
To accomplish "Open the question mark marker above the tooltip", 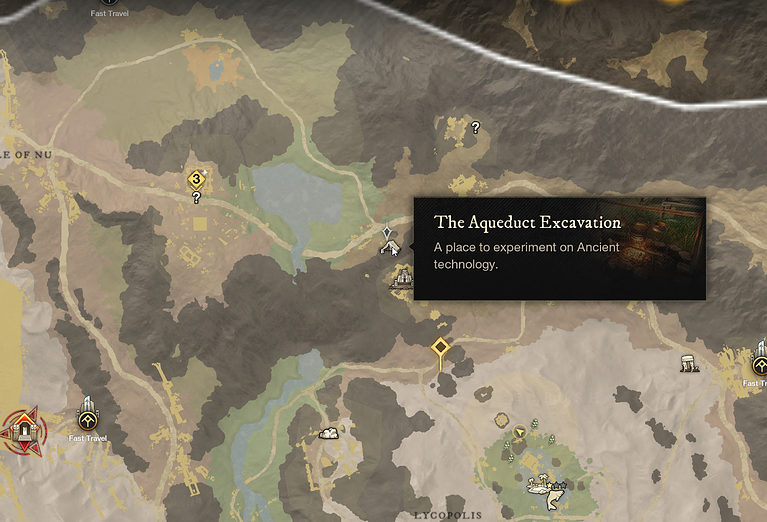I will (475, 128).
